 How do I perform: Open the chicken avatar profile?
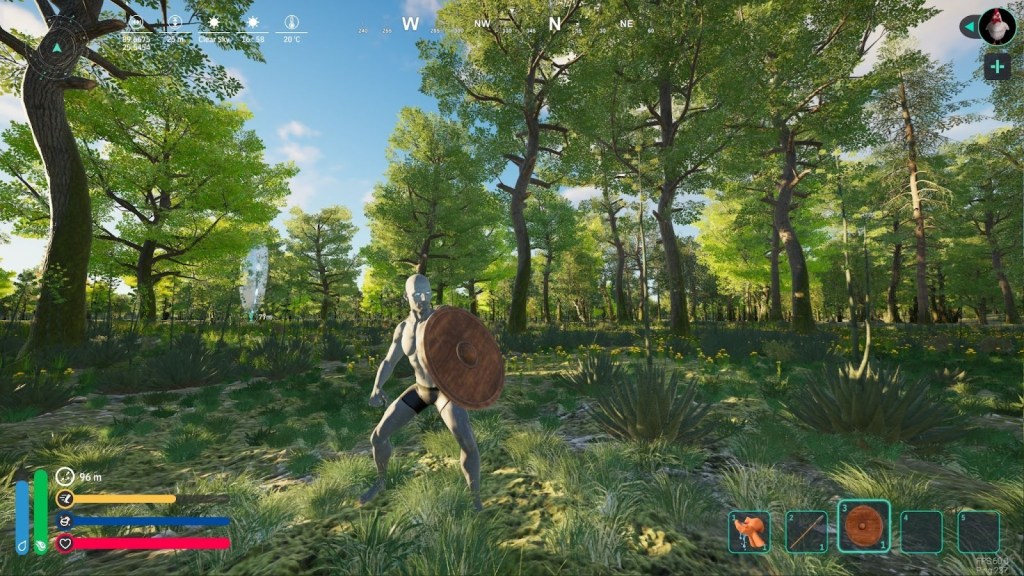point(997,26)
